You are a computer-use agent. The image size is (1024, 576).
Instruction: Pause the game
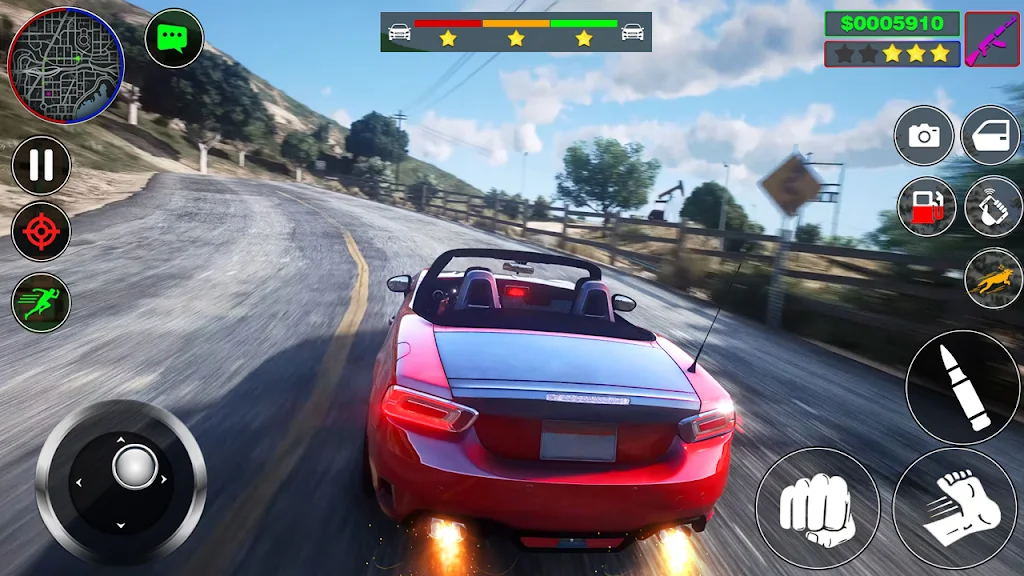pyautogui.click(x=41, y=165)
